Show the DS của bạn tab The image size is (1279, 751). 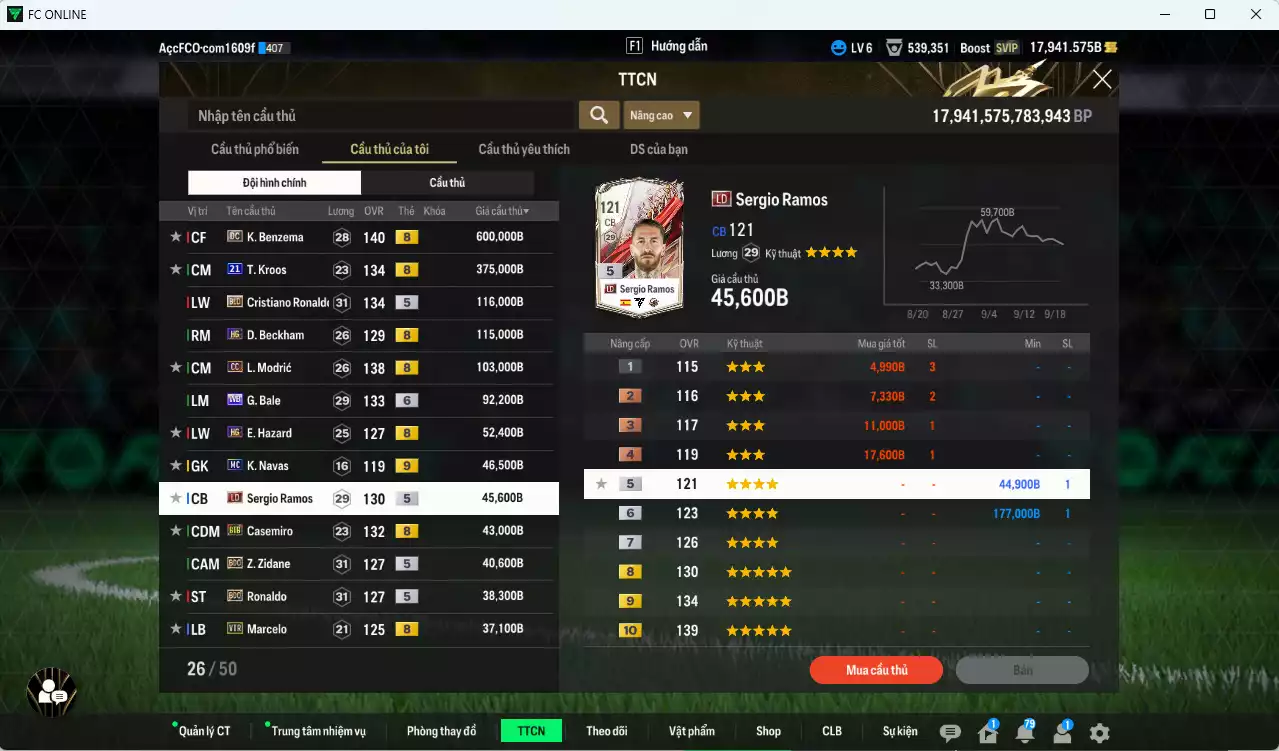(658, 150)
